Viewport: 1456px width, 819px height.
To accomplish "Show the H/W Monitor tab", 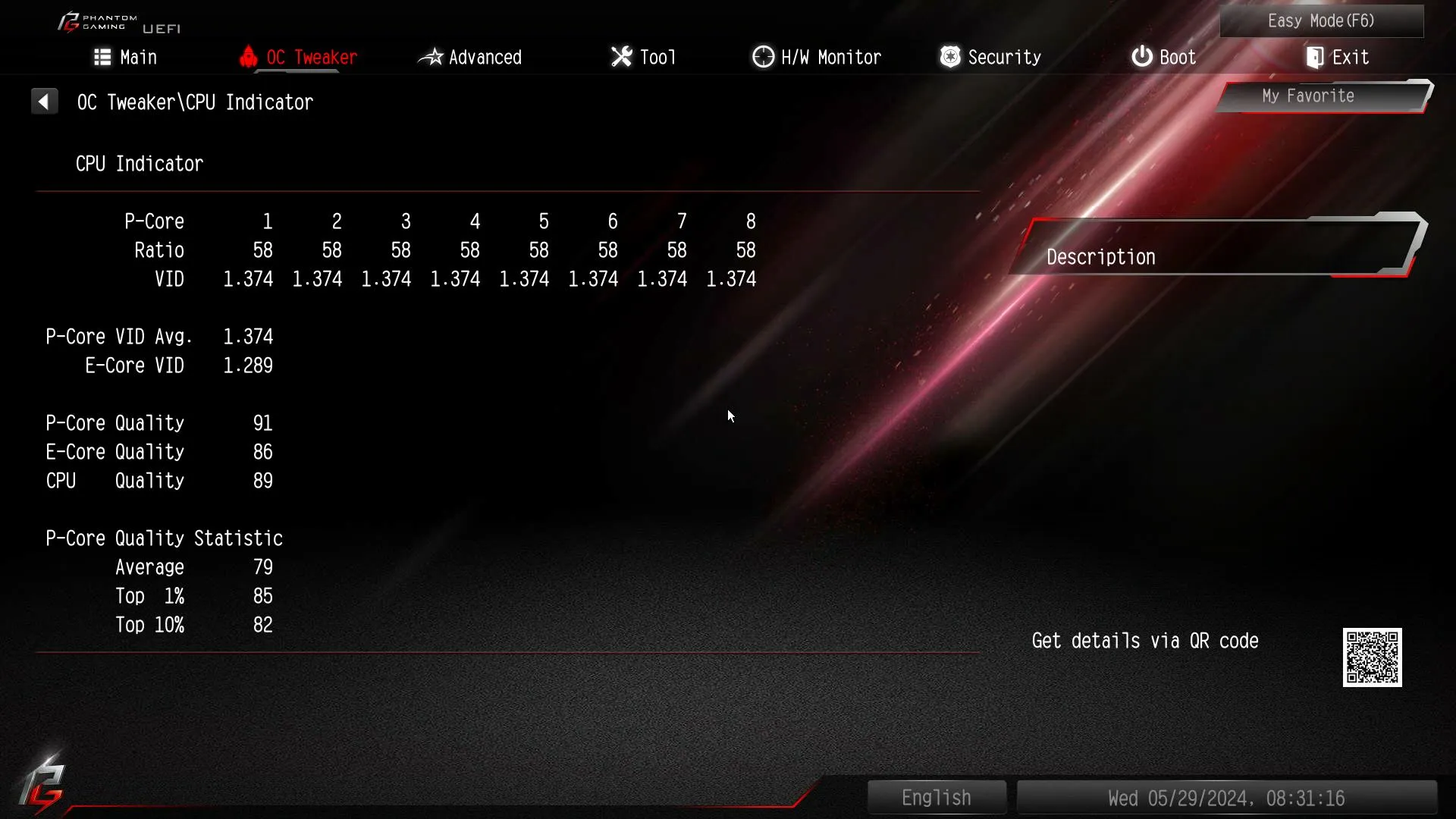I will [x=817, y=58].
